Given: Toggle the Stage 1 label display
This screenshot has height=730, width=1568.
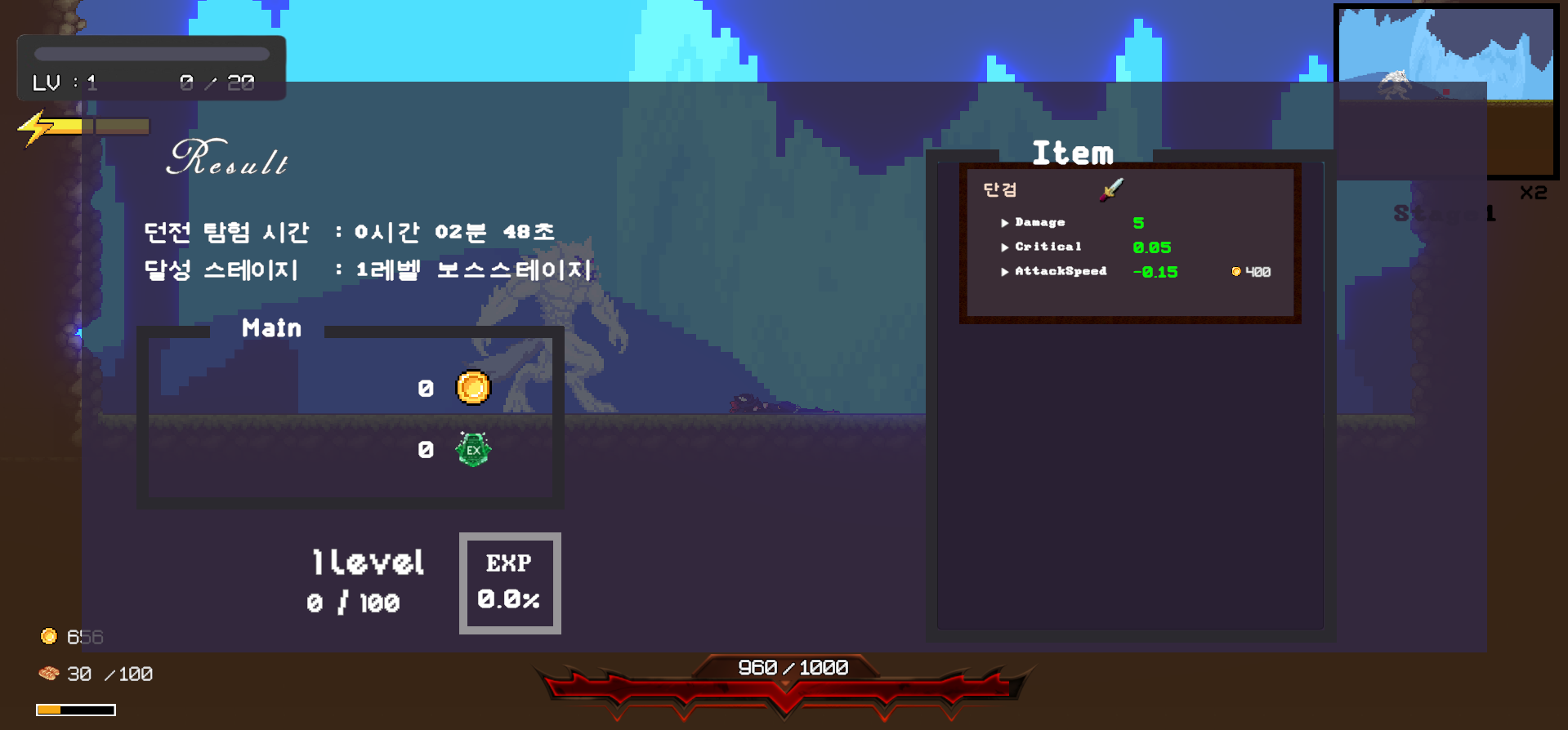Looking at the screenshot, I should tap(1445, 213).
